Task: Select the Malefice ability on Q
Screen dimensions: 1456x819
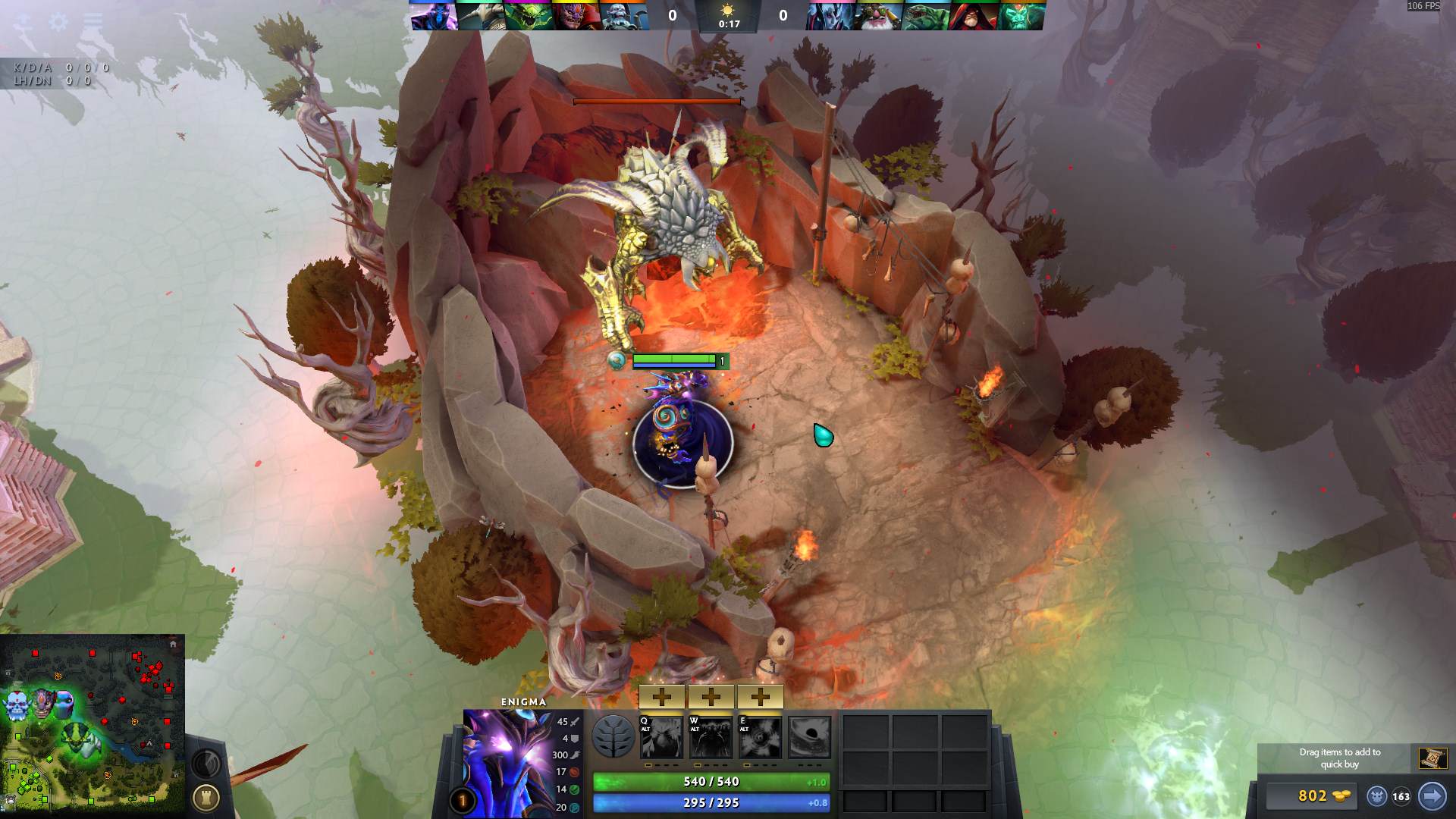Action: click(x=661, y=737)
